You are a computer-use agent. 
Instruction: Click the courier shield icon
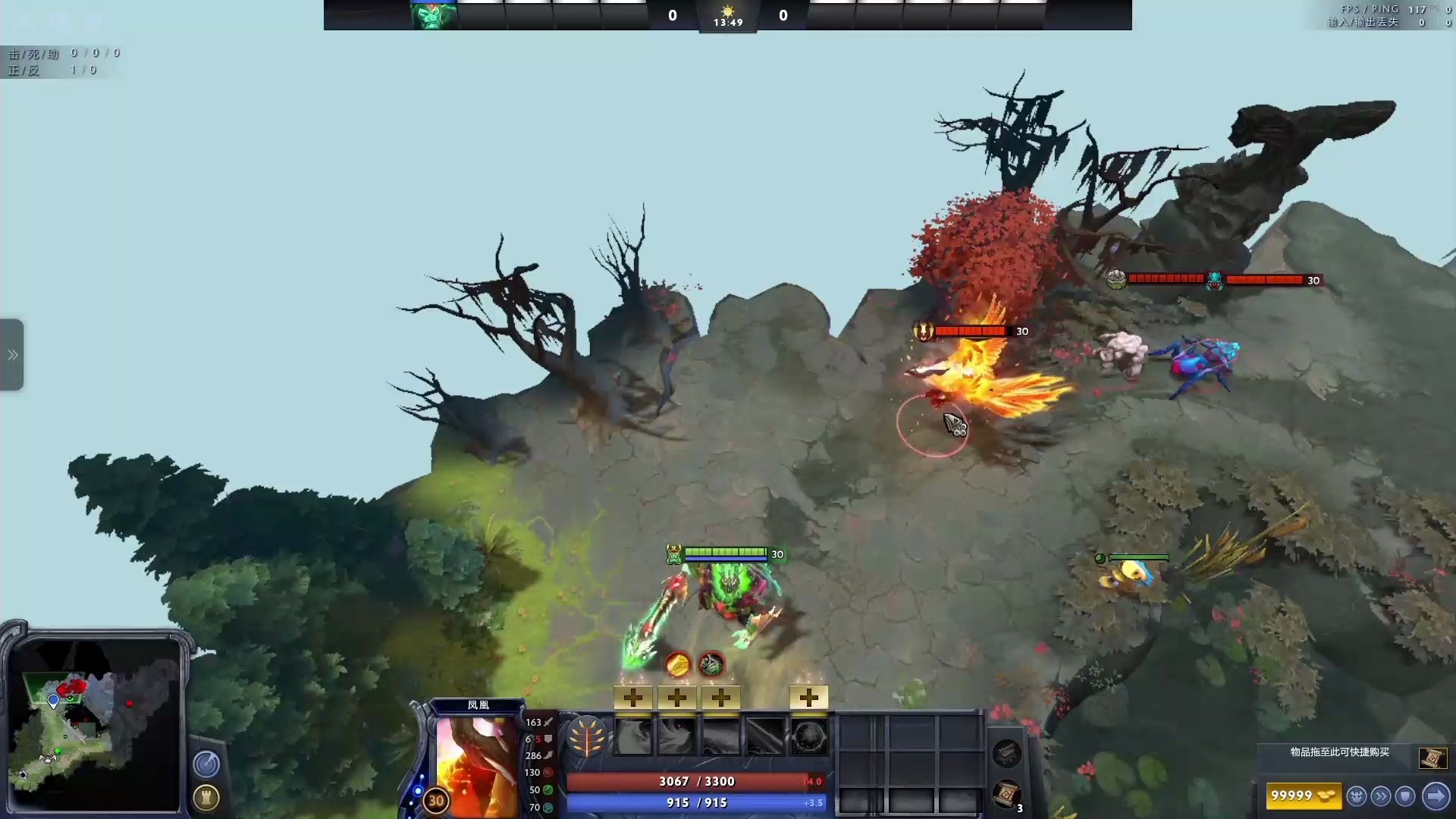pyautogui.click(x=1404, y=796)
